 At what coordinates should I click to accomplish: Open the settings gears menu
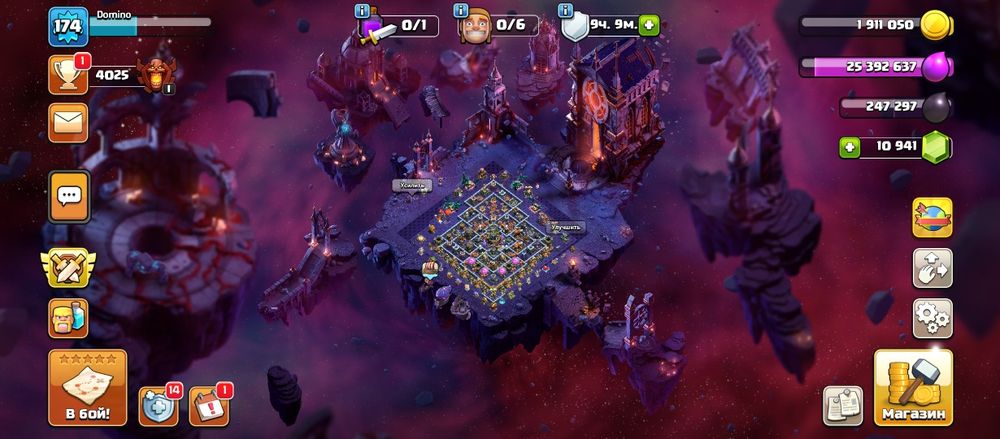(932, 319)
